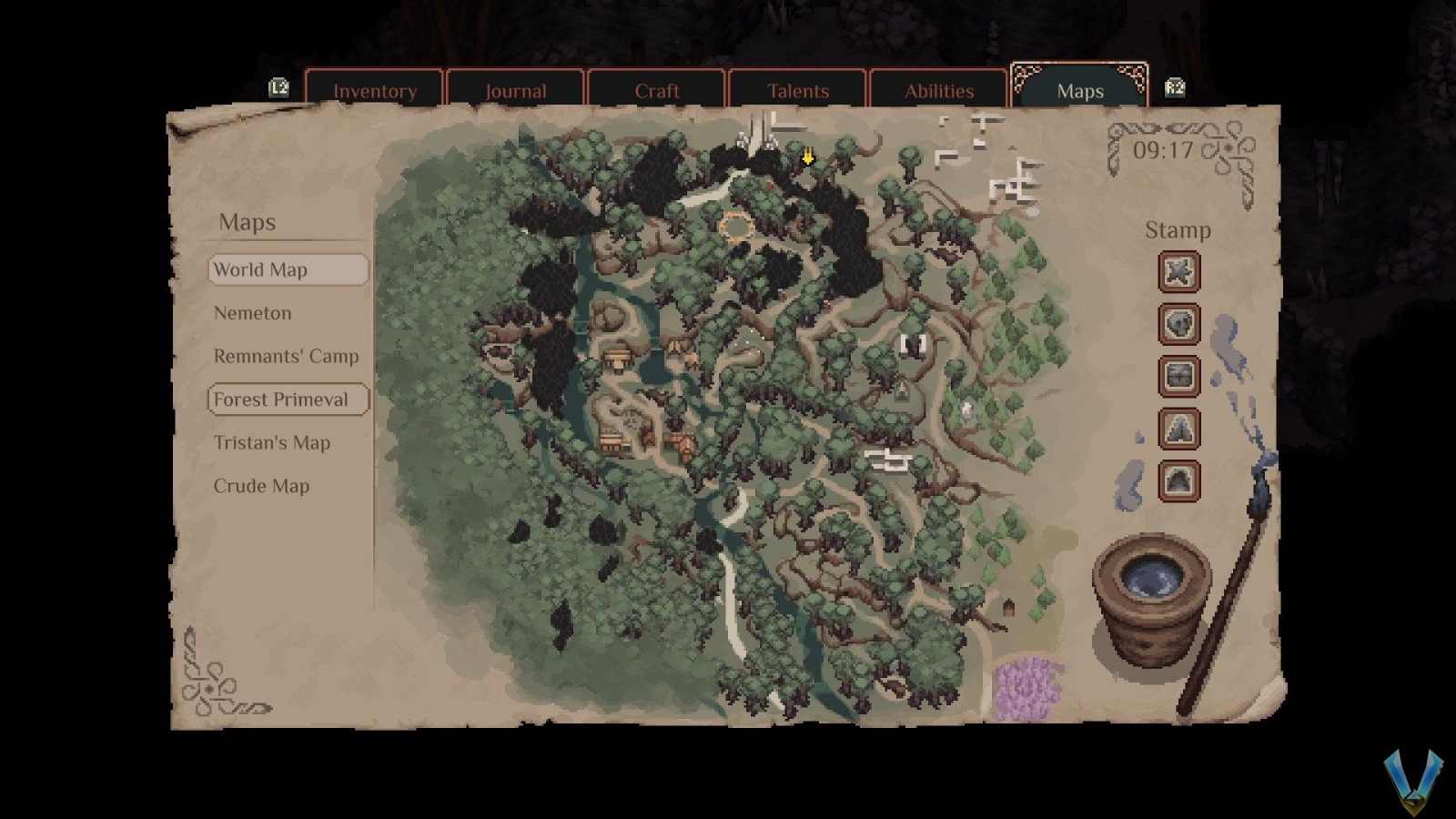
Task: Select the chest stamp icon
Action: pos(1179,377)
